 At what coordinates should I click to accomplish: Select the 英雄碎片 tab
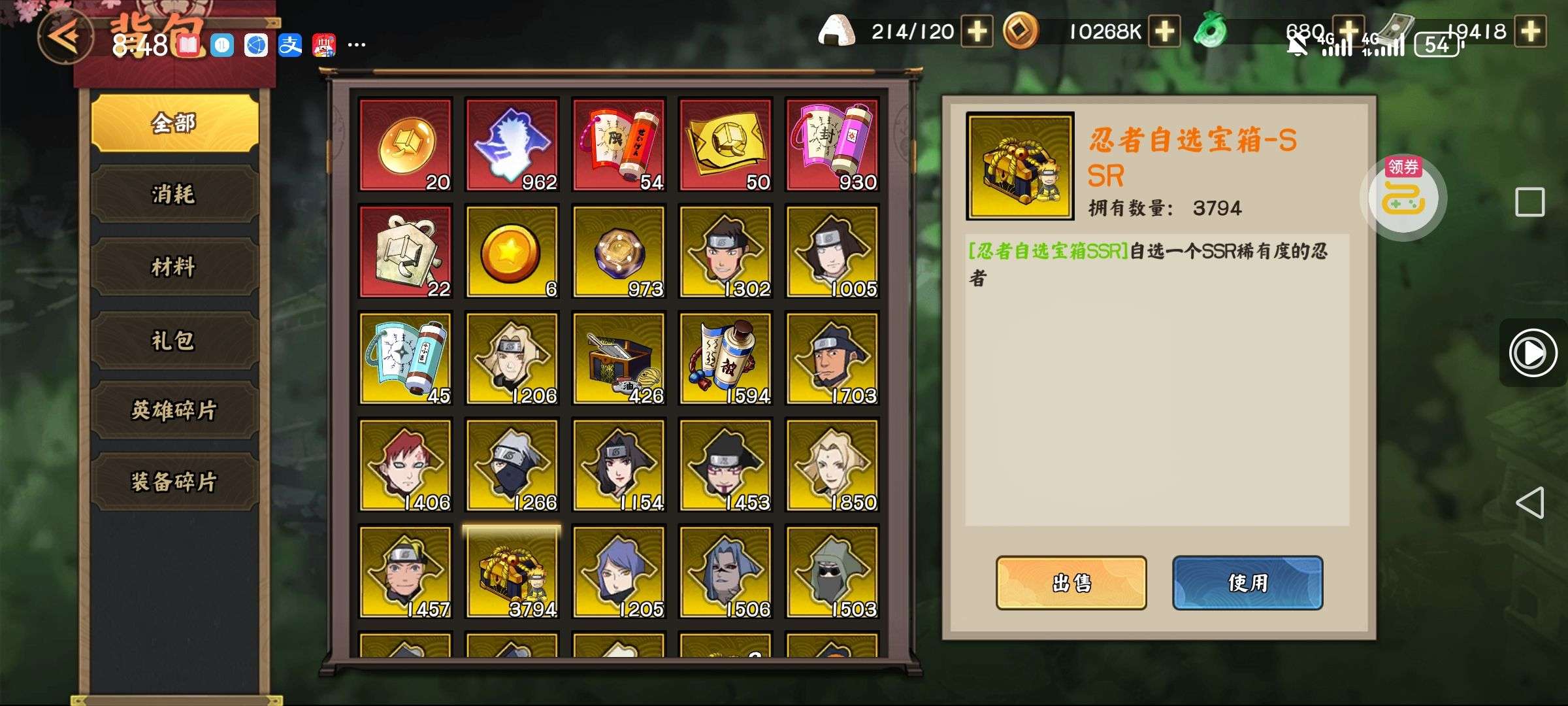(x=174, y=411)
